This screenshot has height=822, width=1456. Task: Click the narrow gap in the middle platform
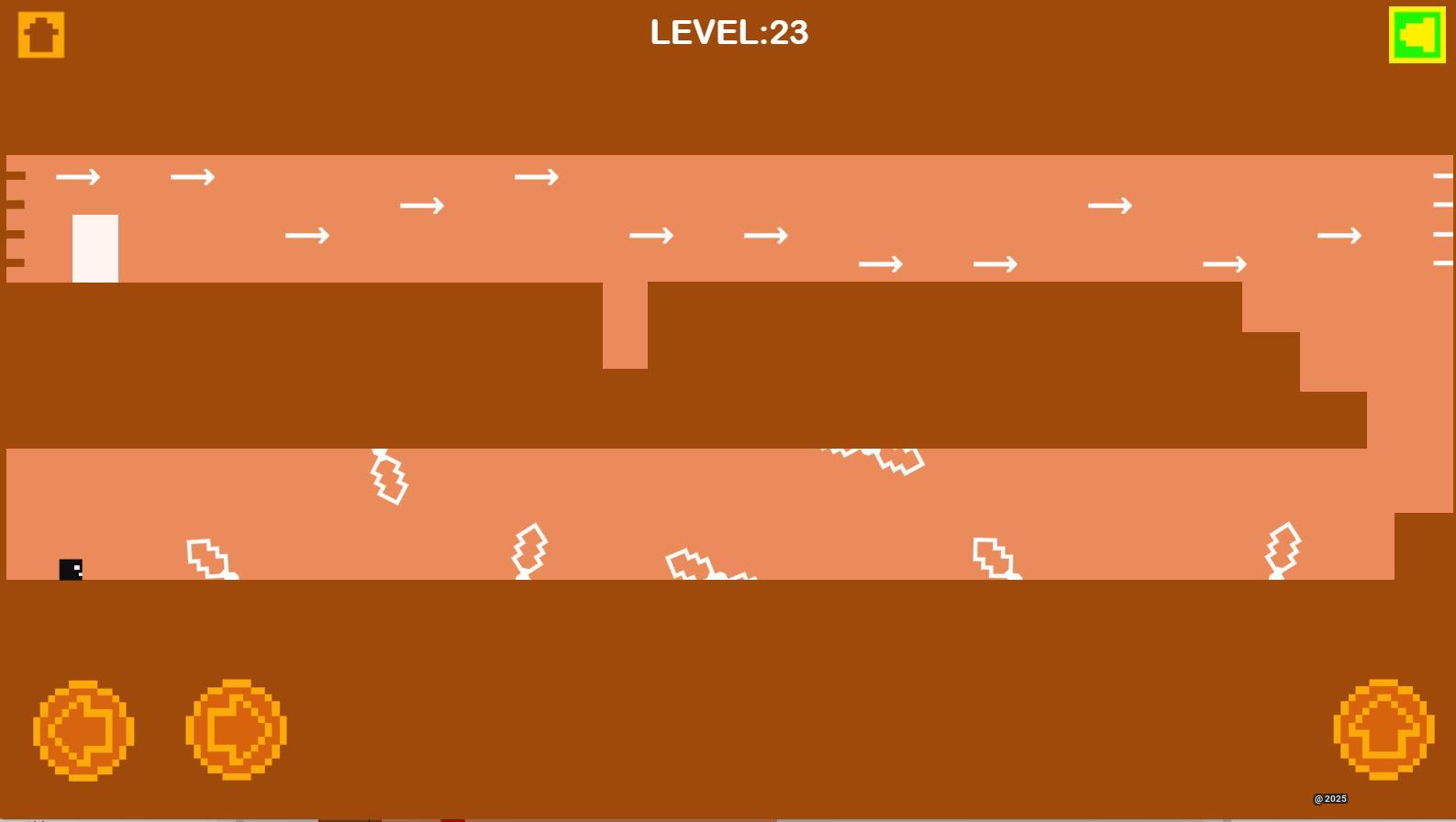click(624, 326)
